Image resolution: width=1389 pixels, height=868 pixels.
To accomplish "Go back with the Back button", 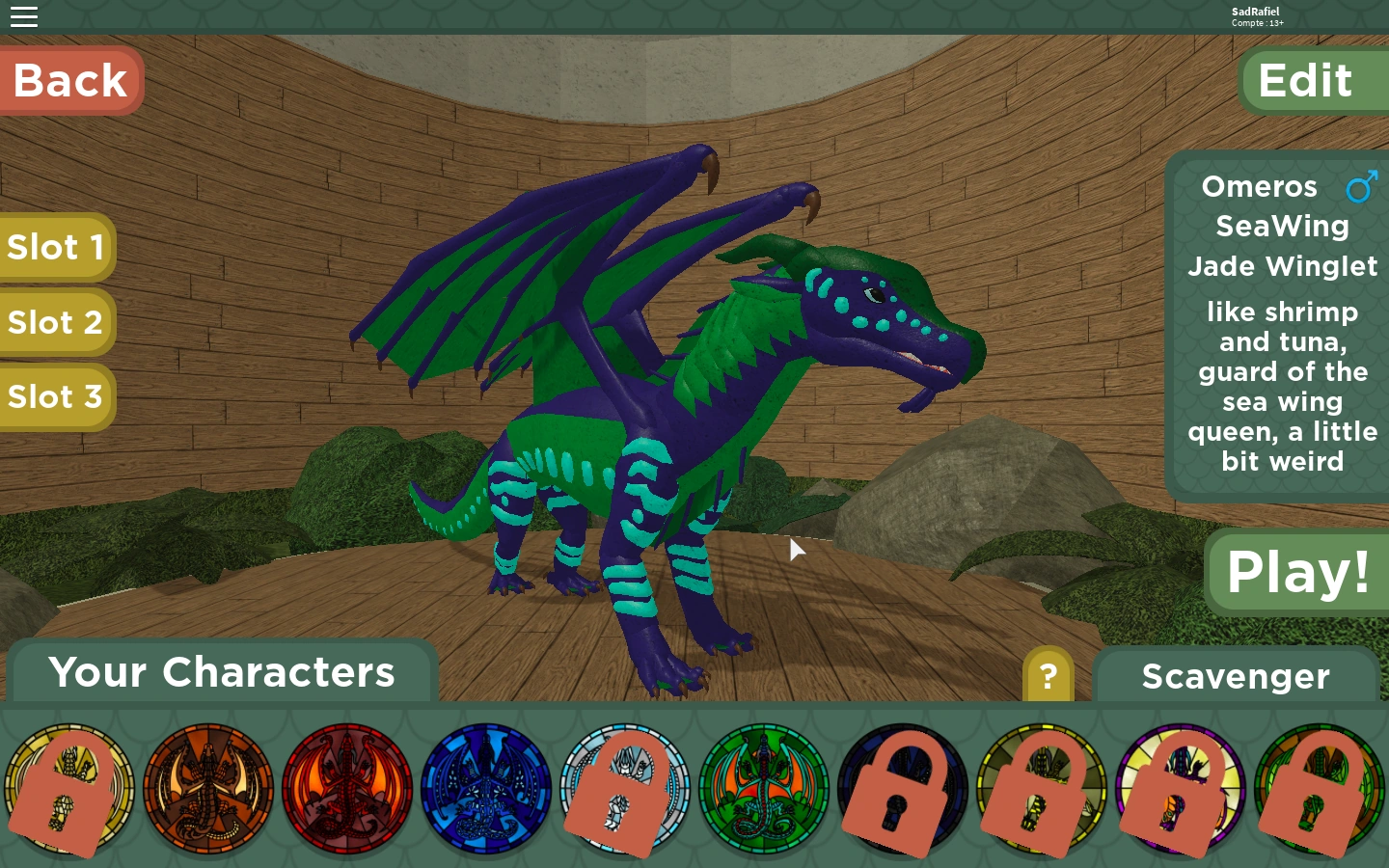I will point(70,80).
